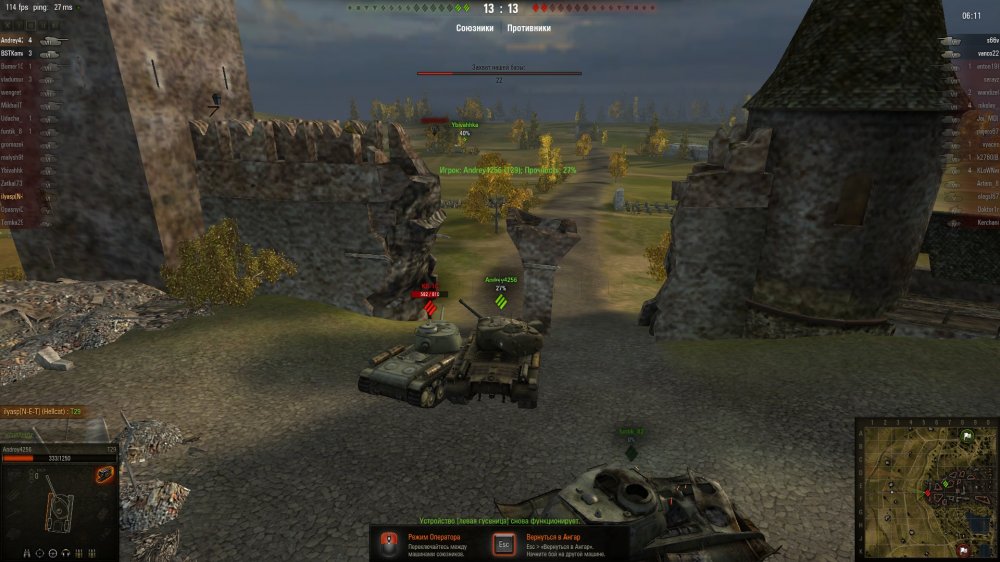
Task: Click the green base flag on the minimap
Action: click(x=966, y=437)
